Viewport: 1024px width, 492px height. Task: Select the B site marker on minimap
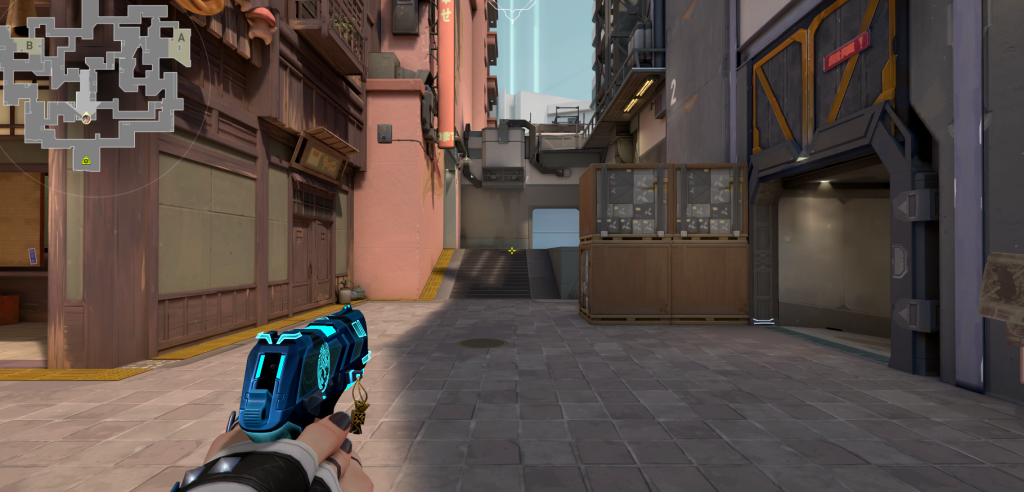point(29,45)
